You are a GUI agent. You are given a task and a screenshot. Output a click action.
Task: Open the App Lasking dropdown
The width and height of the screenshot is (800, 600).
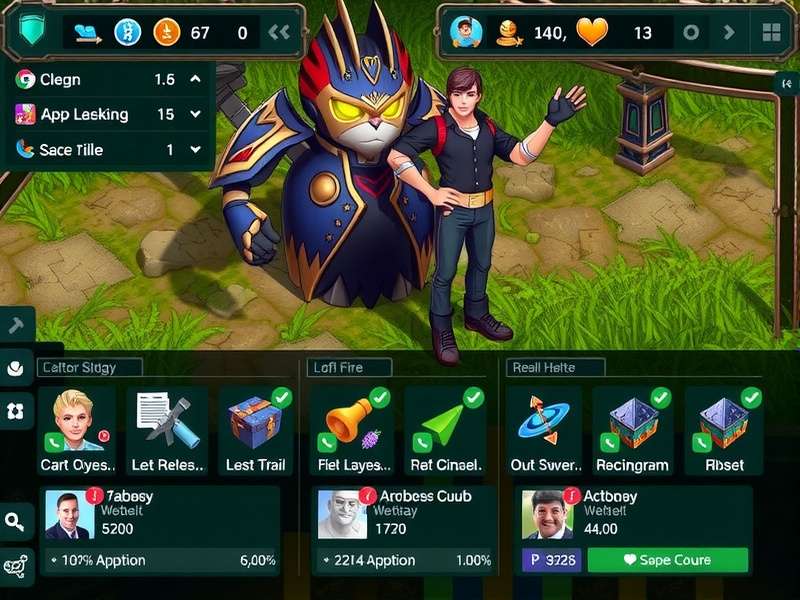(x=195, y=114)
